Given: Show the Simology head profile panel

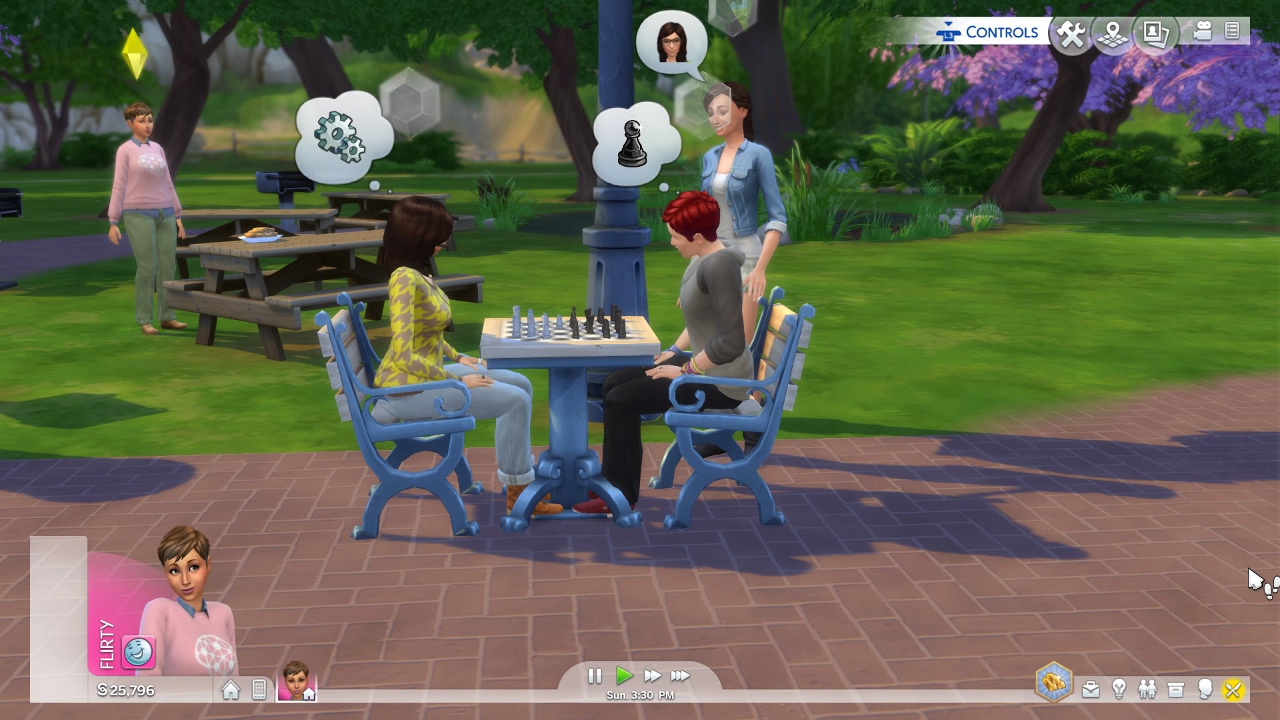Looking at the screenshot, I should (x=1205, y=689).
